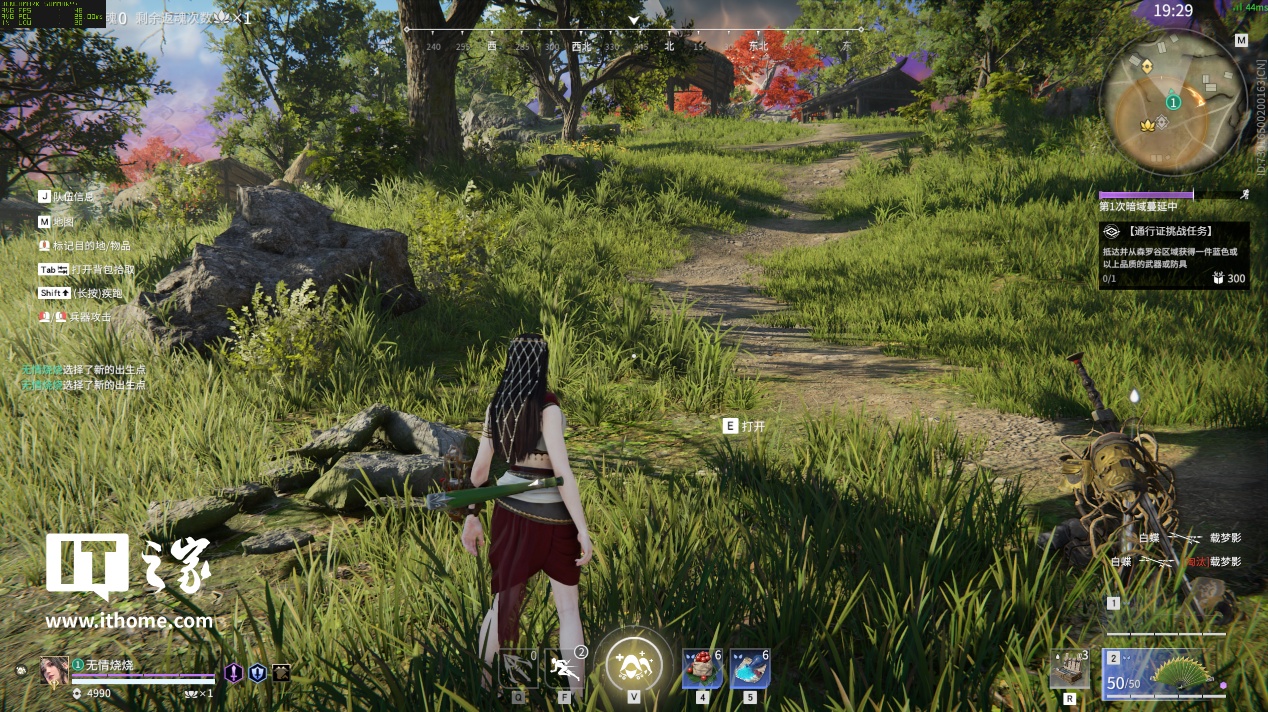Use the red berry healing item
Viewport: 1268px width, 712px height.
pyautogui.click(x=702, y=669)
